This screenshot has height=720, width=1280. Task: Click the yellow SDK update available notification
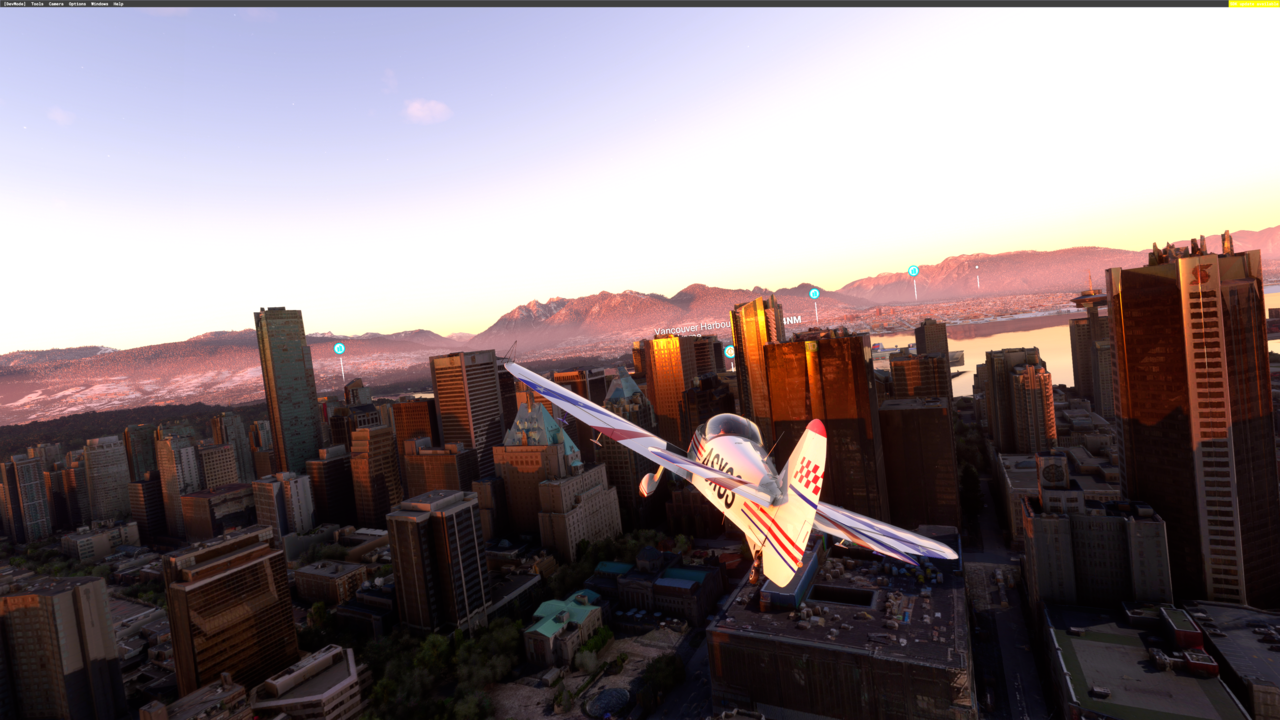coord(1253,4)
